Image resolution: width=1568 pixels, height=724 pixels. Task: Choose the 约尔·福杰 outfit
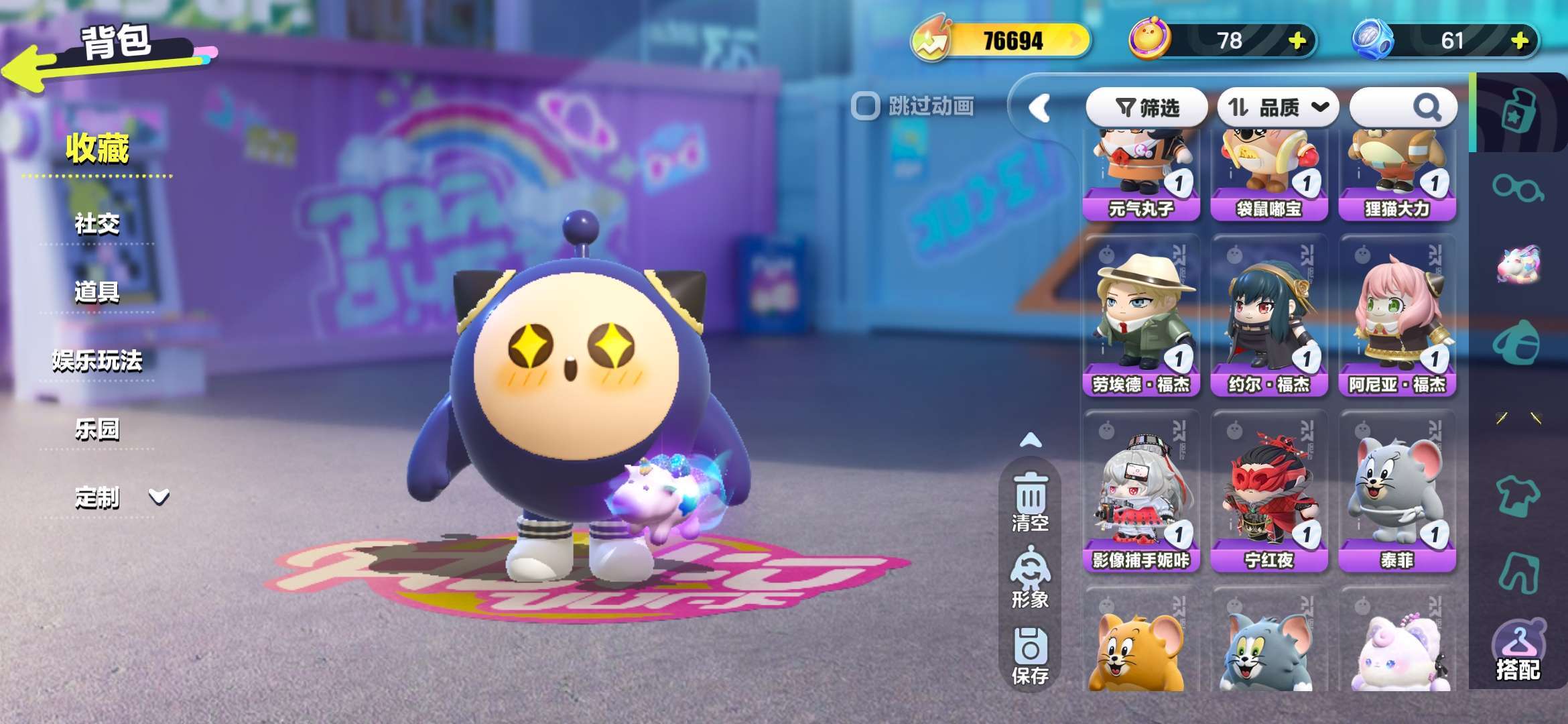(x=1268, y=316)
